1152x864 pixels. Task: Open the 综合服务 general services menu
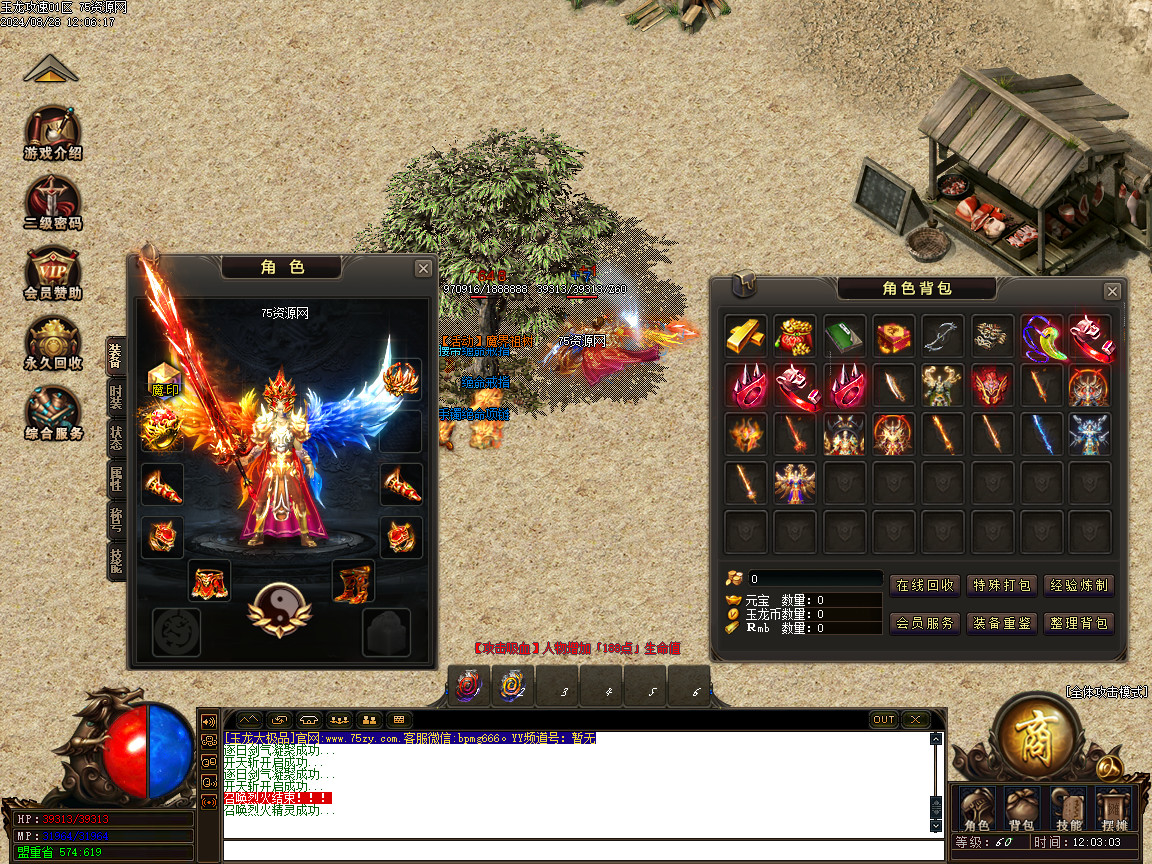pos(53,413)
